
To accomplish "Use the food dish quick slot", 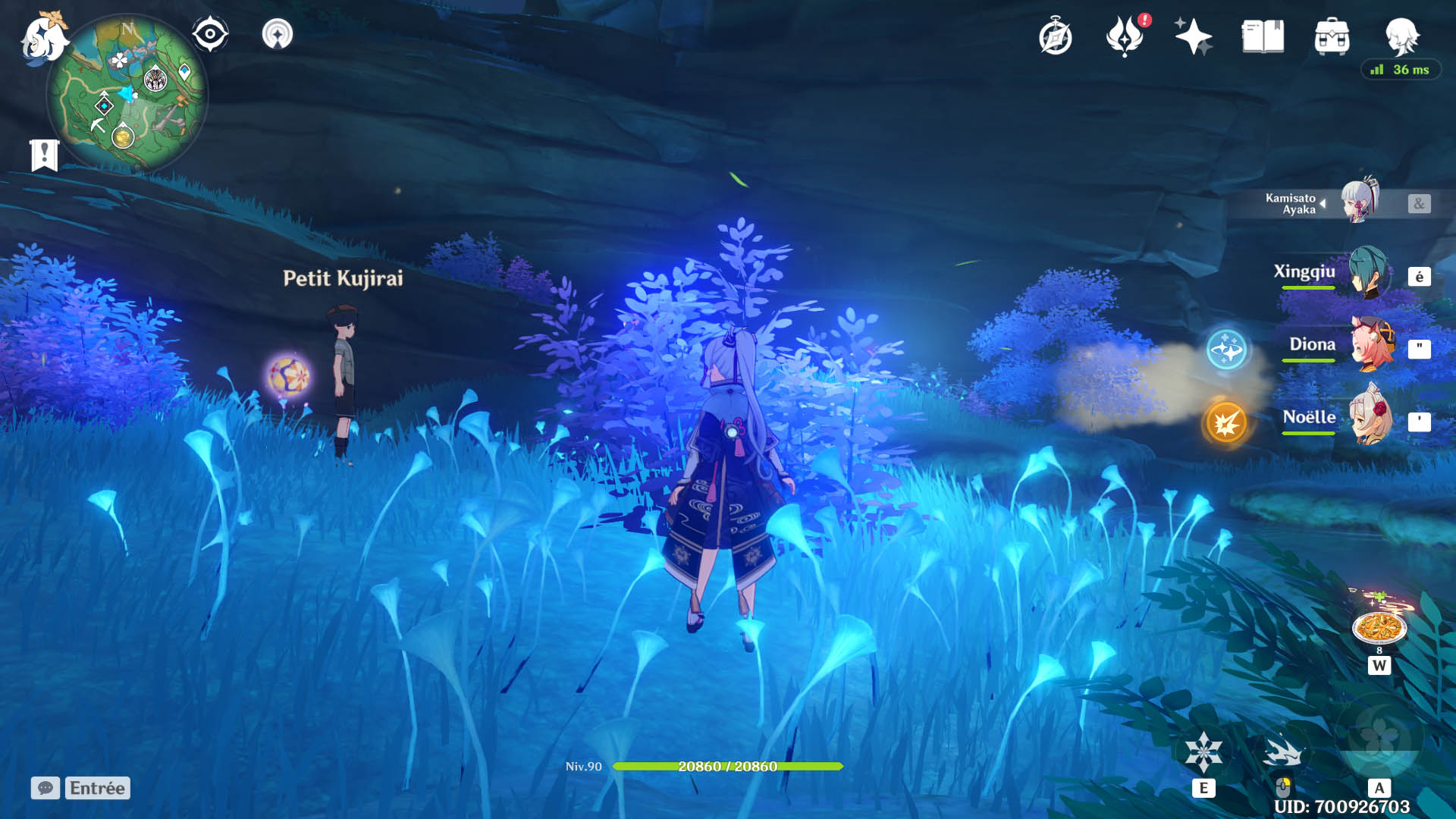I will point(1379,628).
